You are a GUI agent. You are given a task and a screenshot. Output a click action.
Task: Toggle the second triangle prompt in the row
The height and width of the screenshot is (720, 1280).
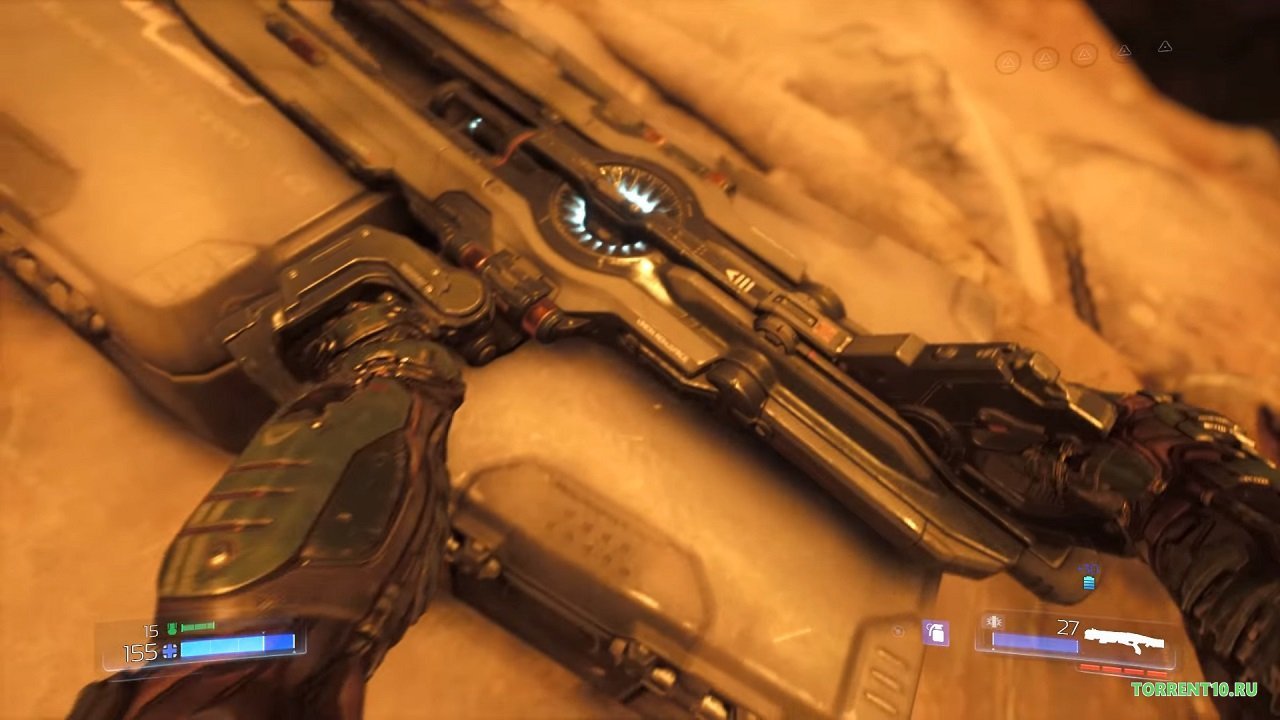1045,56
